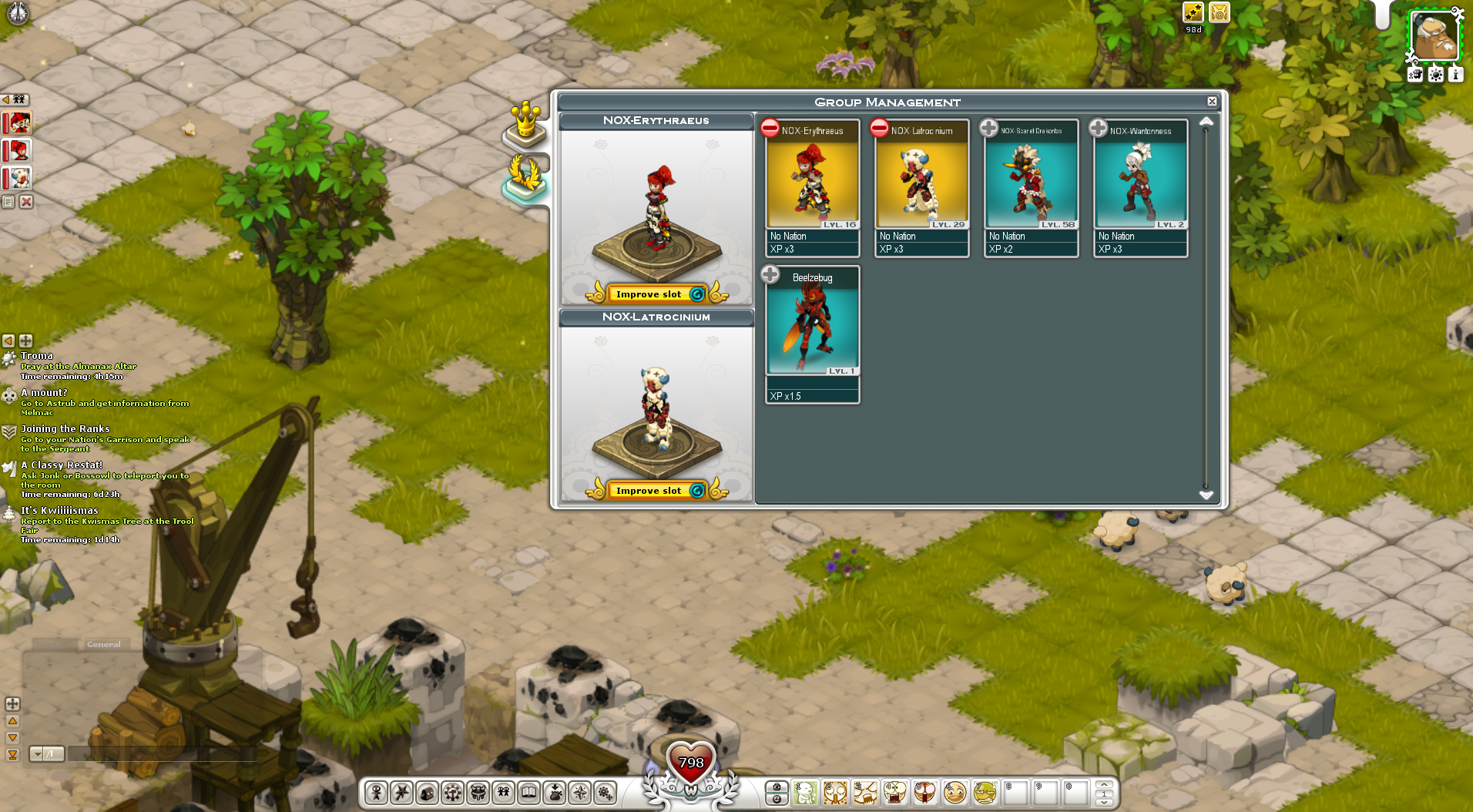Open the gears settings icon in bottom bar

(606, 792)
